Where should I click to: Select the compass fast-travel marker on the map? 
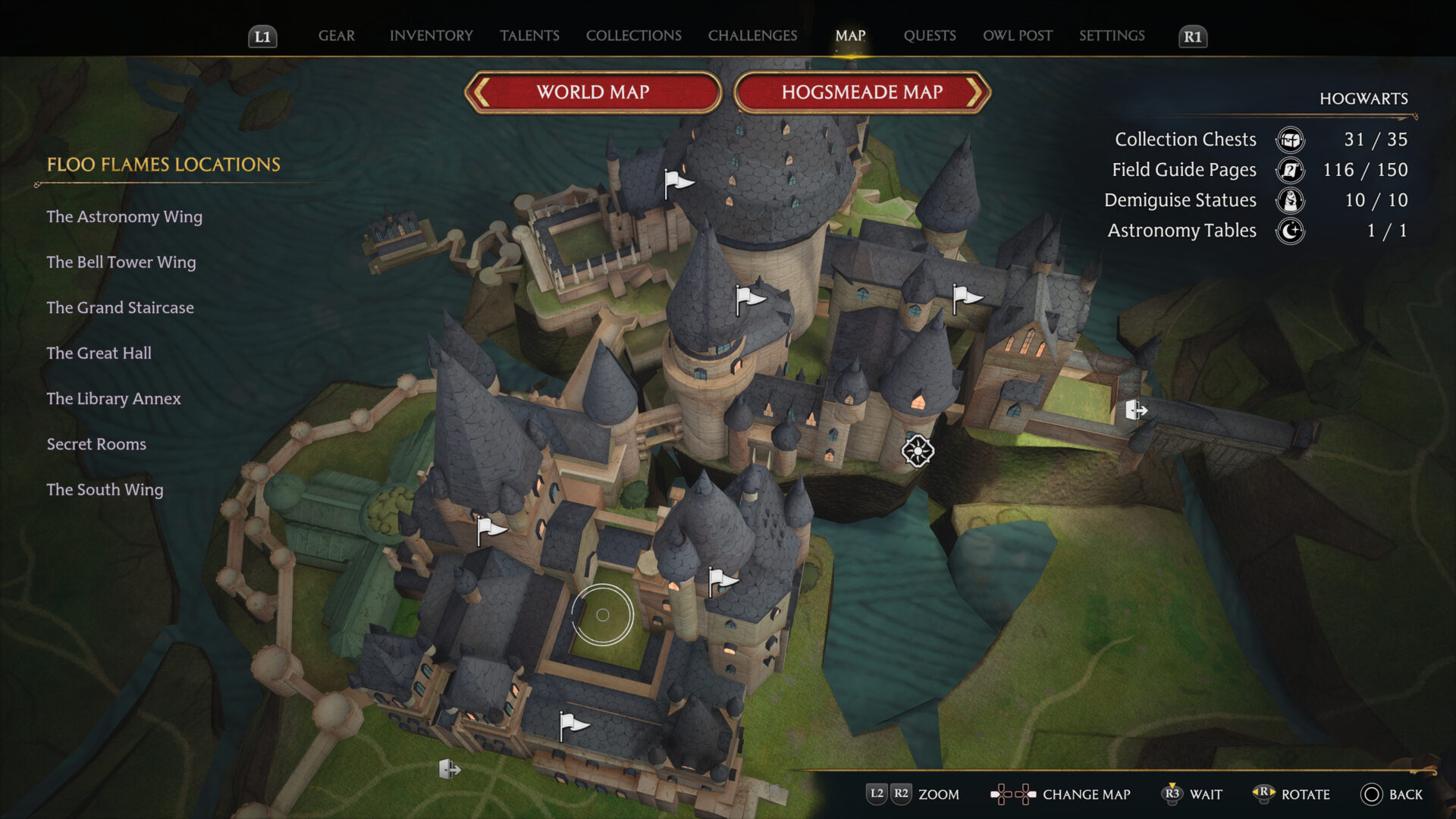pos(917,450)
